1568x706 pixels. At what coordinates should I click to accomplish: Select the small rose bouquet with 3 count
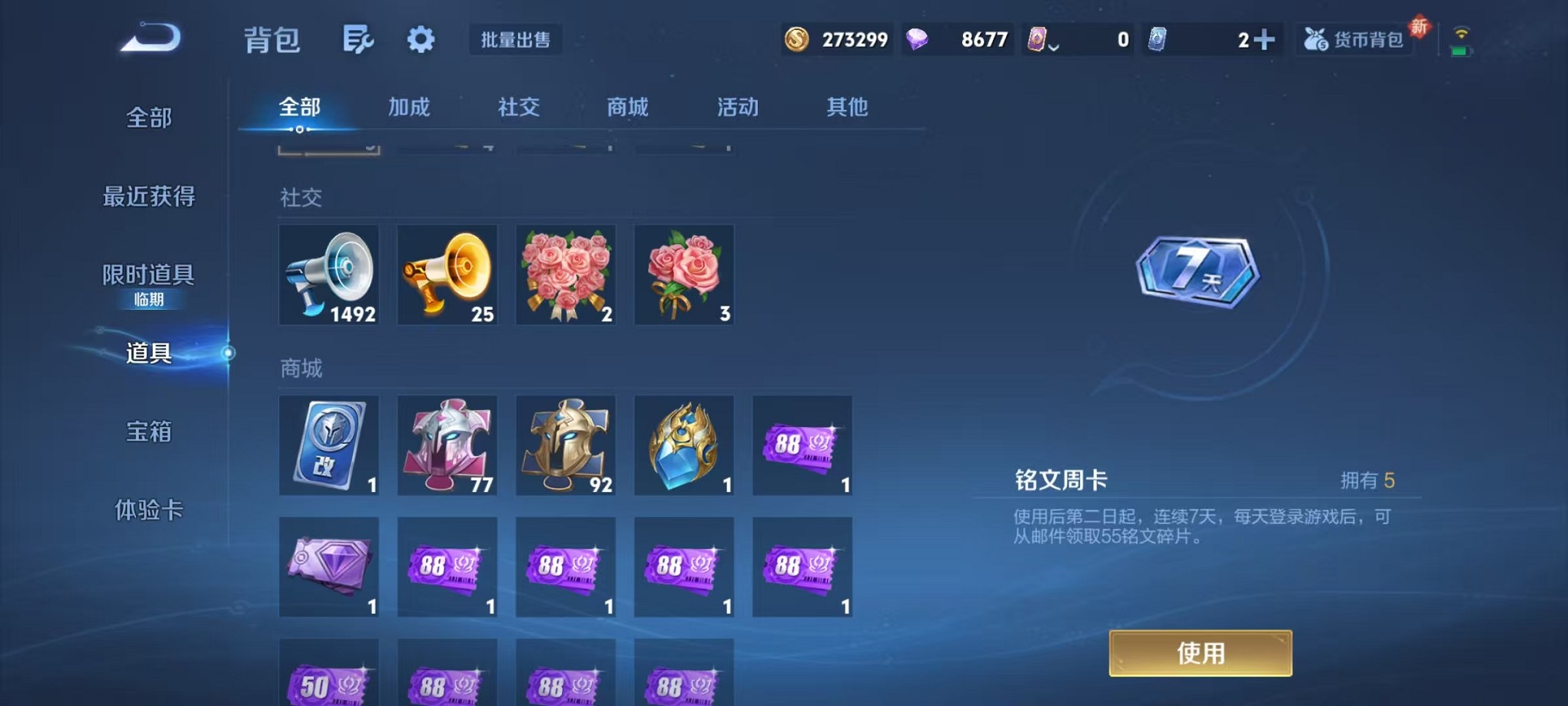[x=683, y=275]
